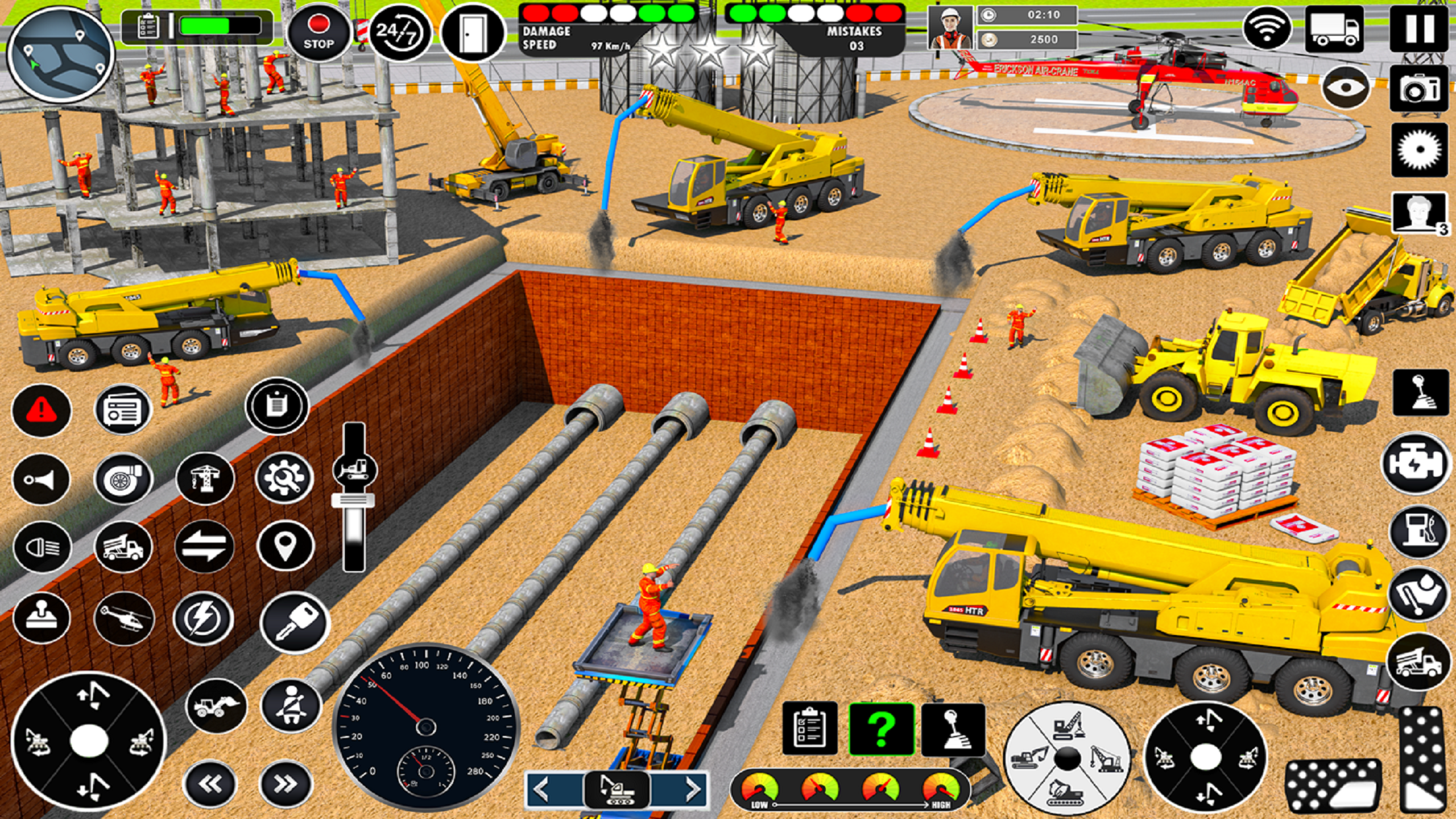Open the delivery truck menu
Image resolution: width=1456 pixels, height=819 pixels.
pos(1334,29)
